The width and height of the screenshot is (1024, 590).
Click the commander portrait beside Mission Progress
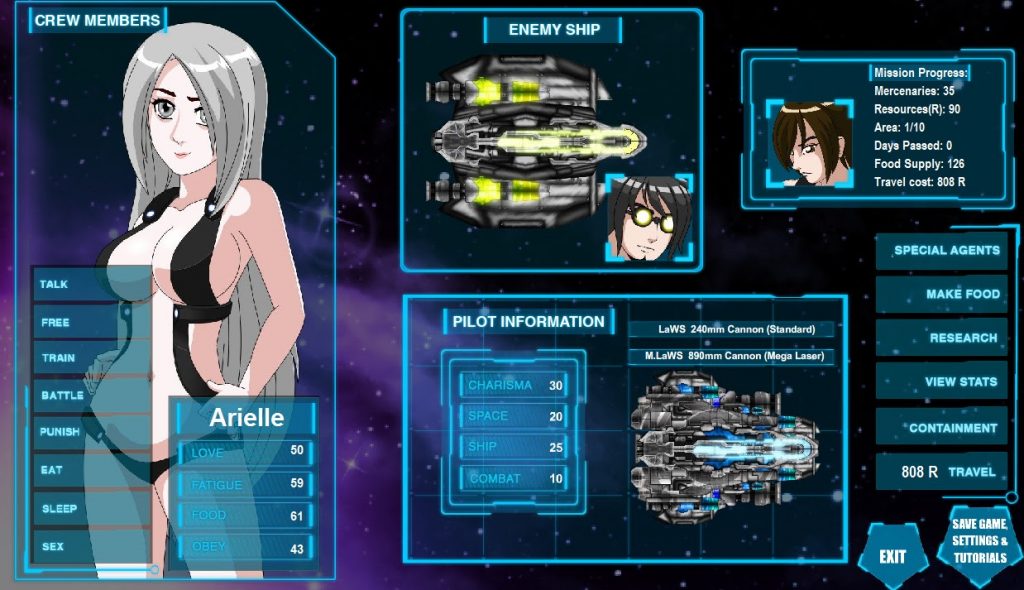click(811, 143)
